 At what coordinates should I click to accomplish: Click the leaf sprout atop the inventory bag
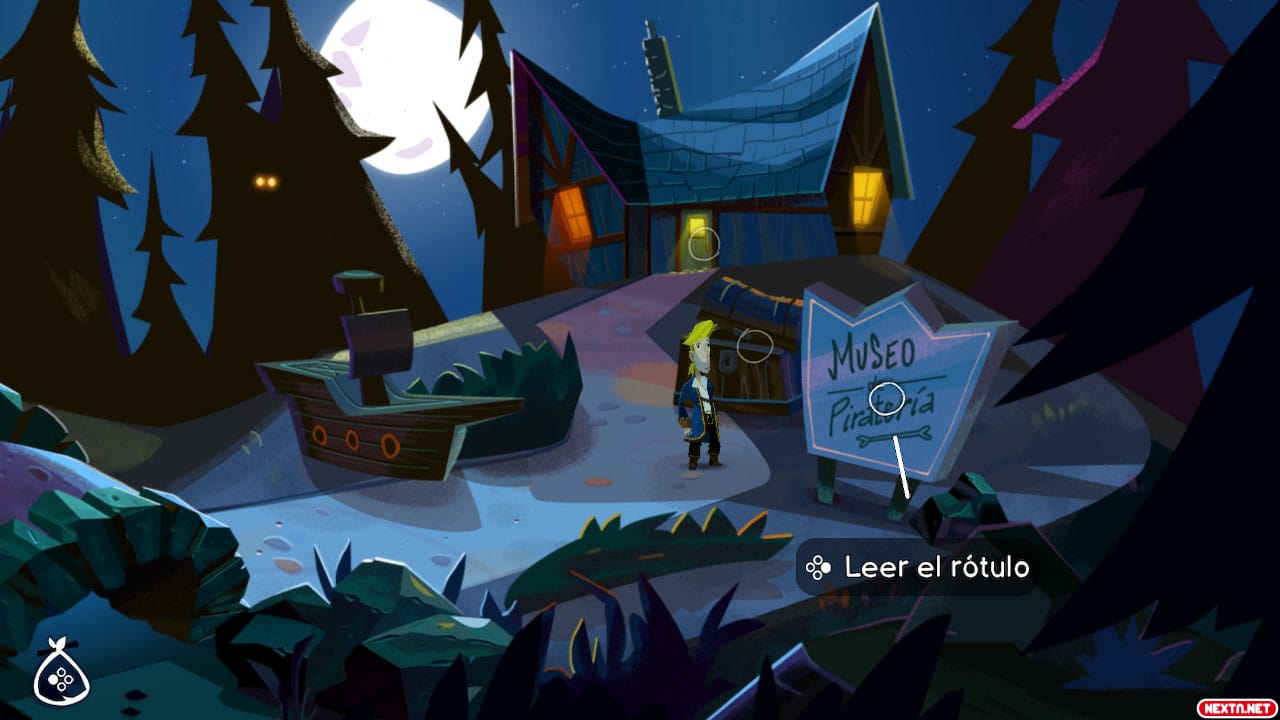60,642
